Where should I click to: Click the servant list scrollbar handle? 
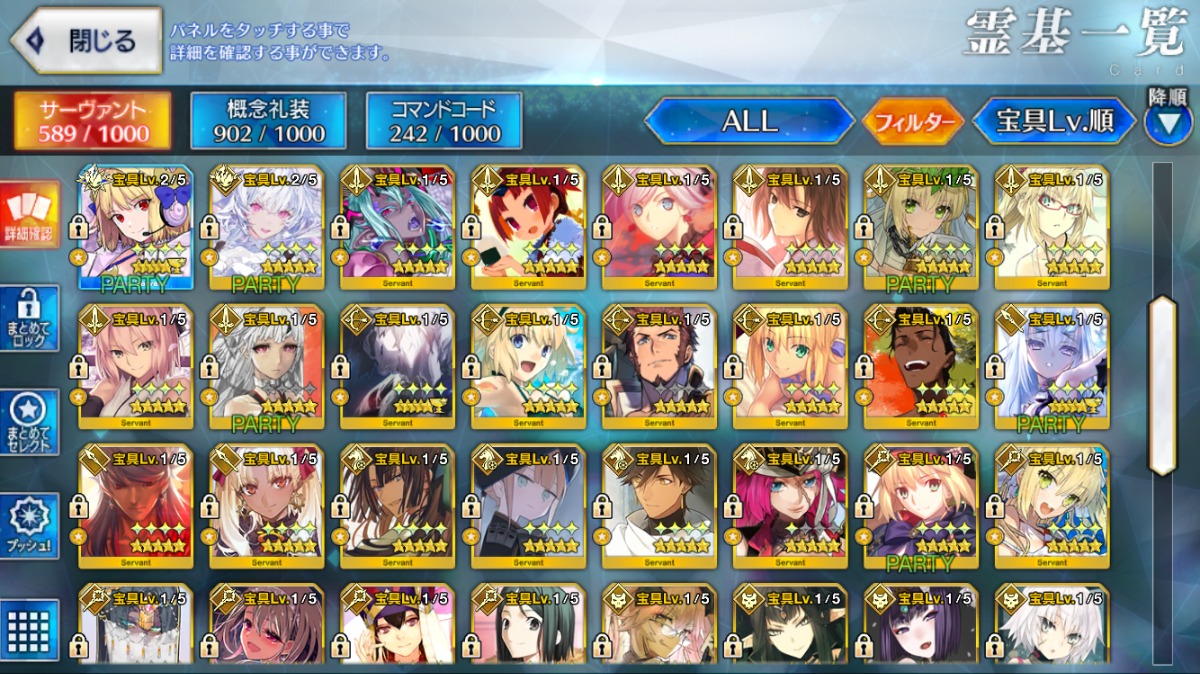click(1162, 385)
